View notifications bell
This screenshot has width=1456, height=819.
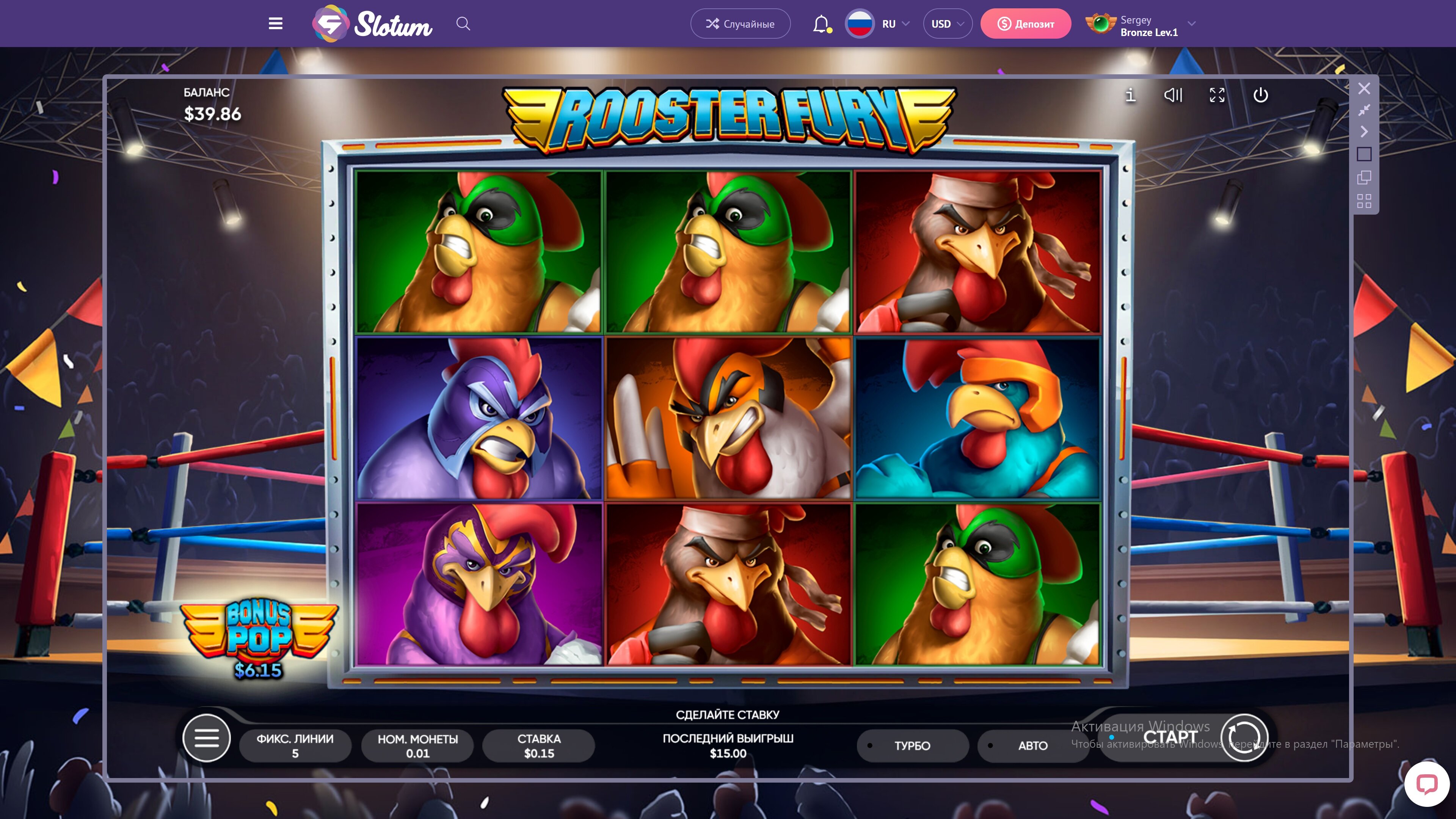(x=821, y=24)
